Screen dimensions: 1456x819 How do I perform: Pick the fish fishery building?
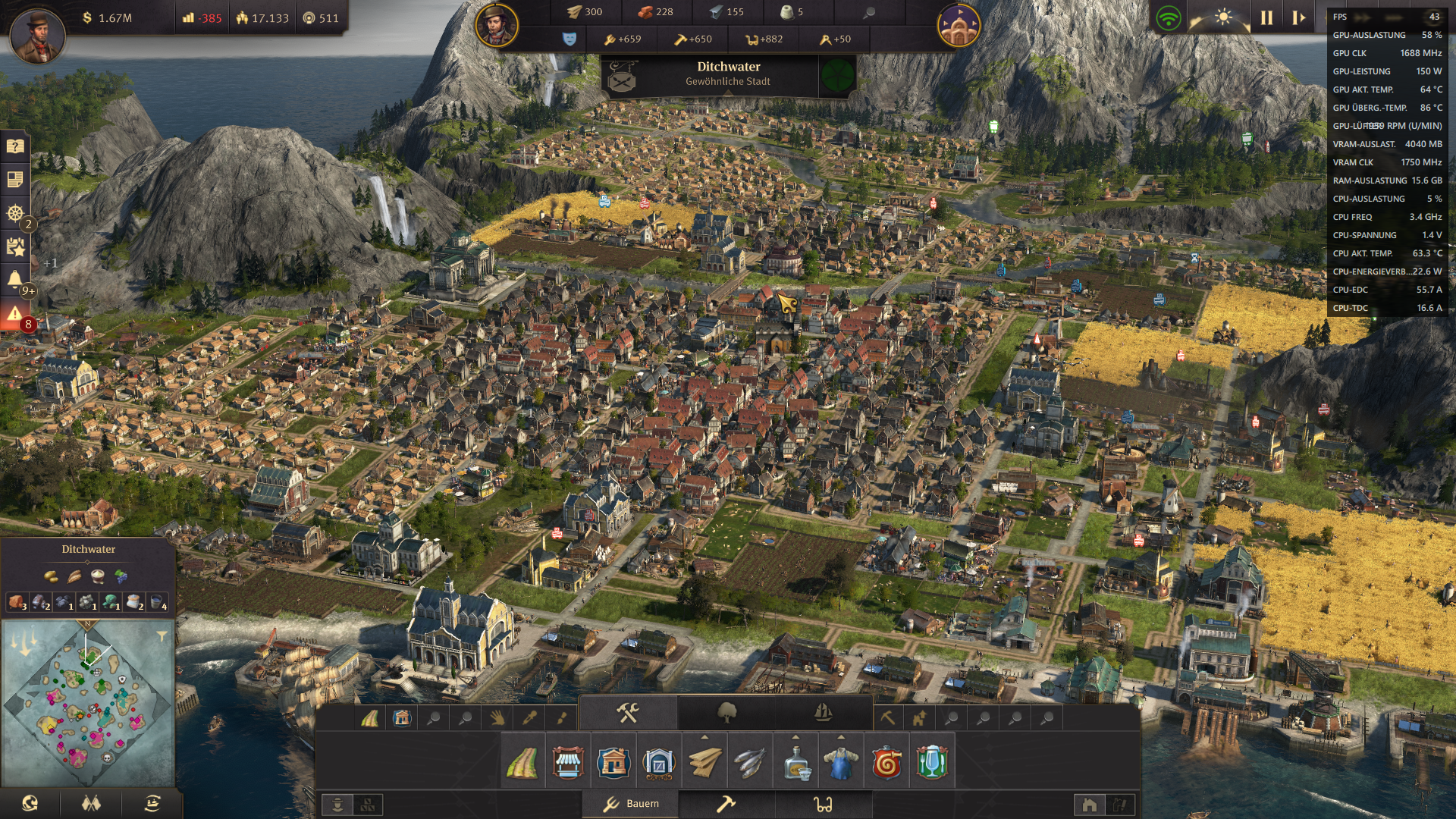click(x=749, y=762)
